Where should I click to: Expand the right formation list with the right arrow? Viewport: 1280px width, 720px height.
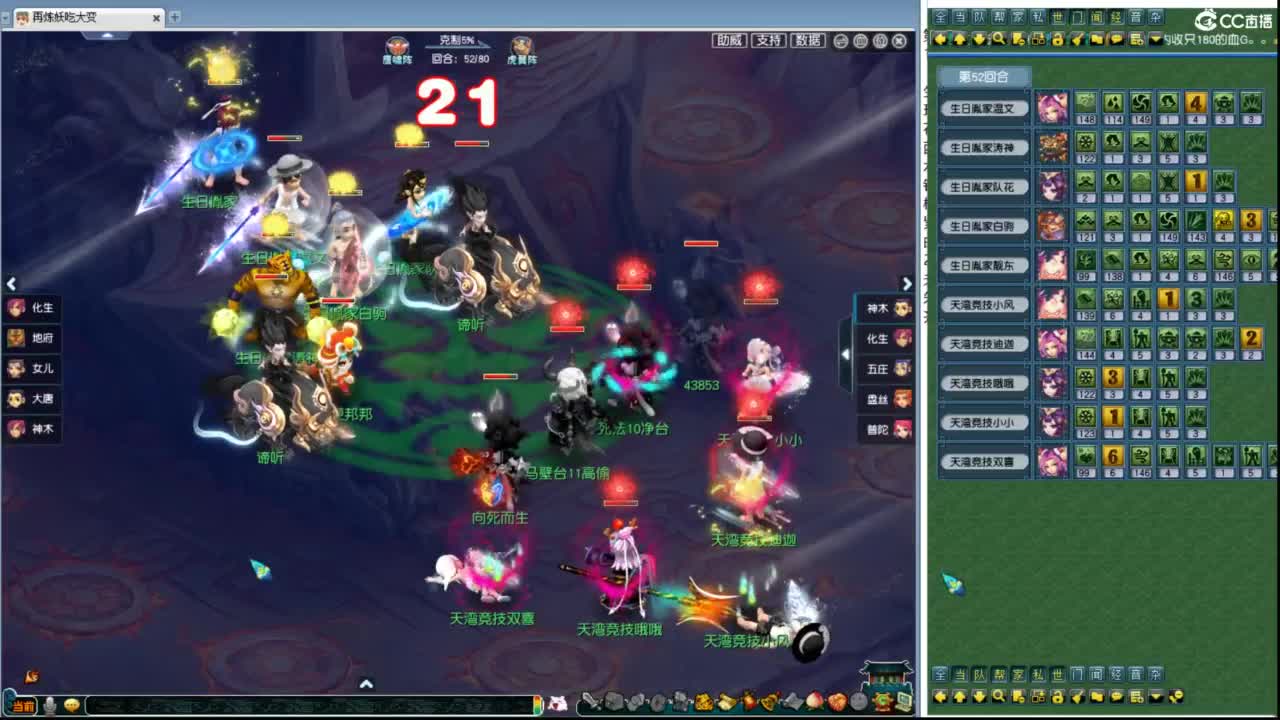coord(907,284)
